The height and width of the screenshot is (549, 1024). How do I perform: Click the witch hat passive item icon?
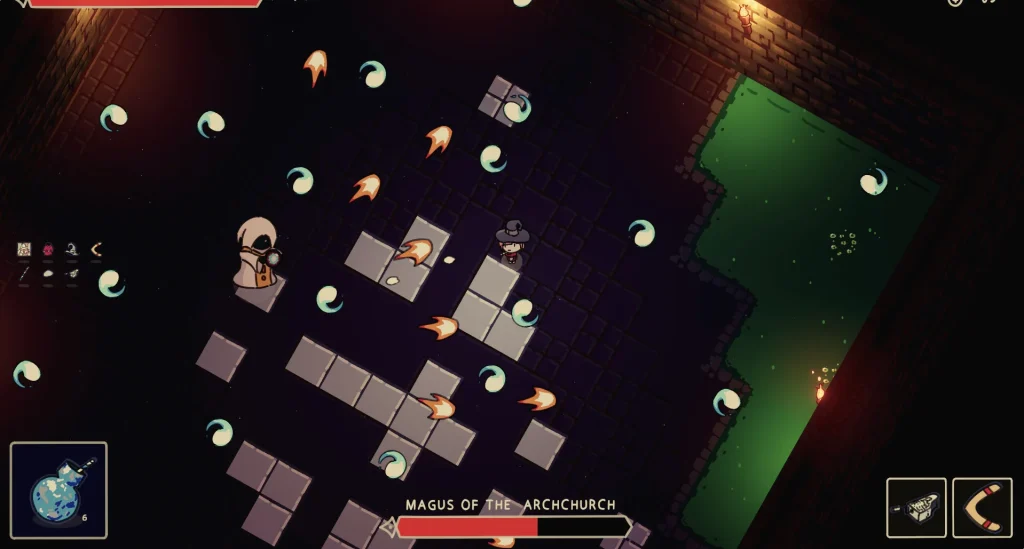point(72,250)
